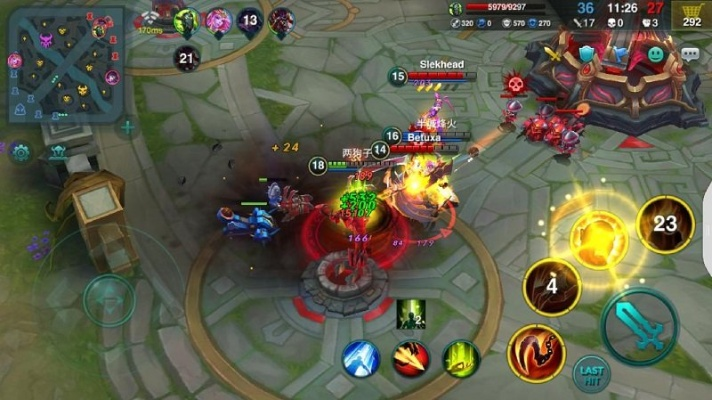Open the chat speech bubble

[691, 54]
